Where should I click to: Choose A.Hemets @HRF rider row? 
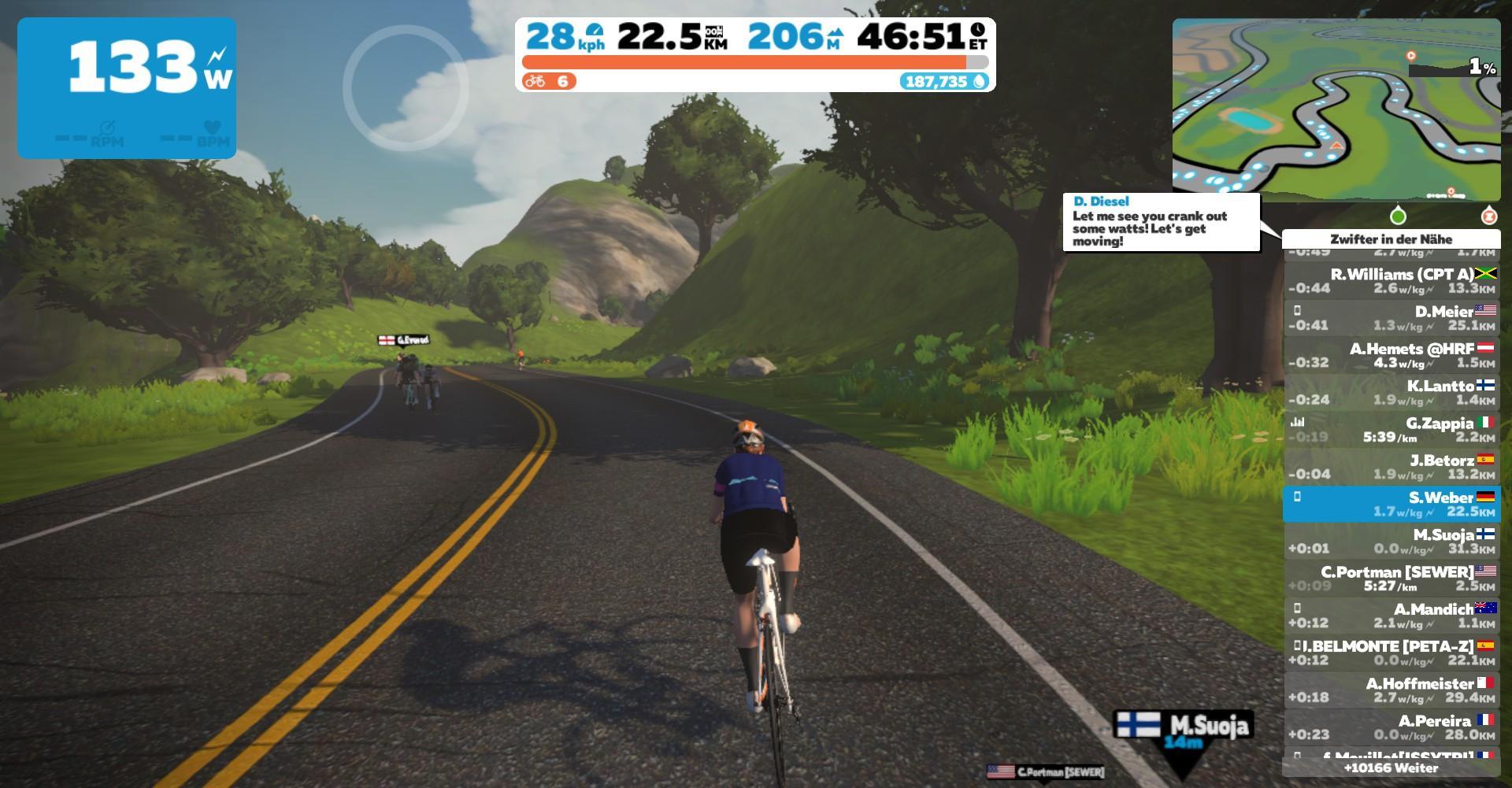[x=1391, y=355]
